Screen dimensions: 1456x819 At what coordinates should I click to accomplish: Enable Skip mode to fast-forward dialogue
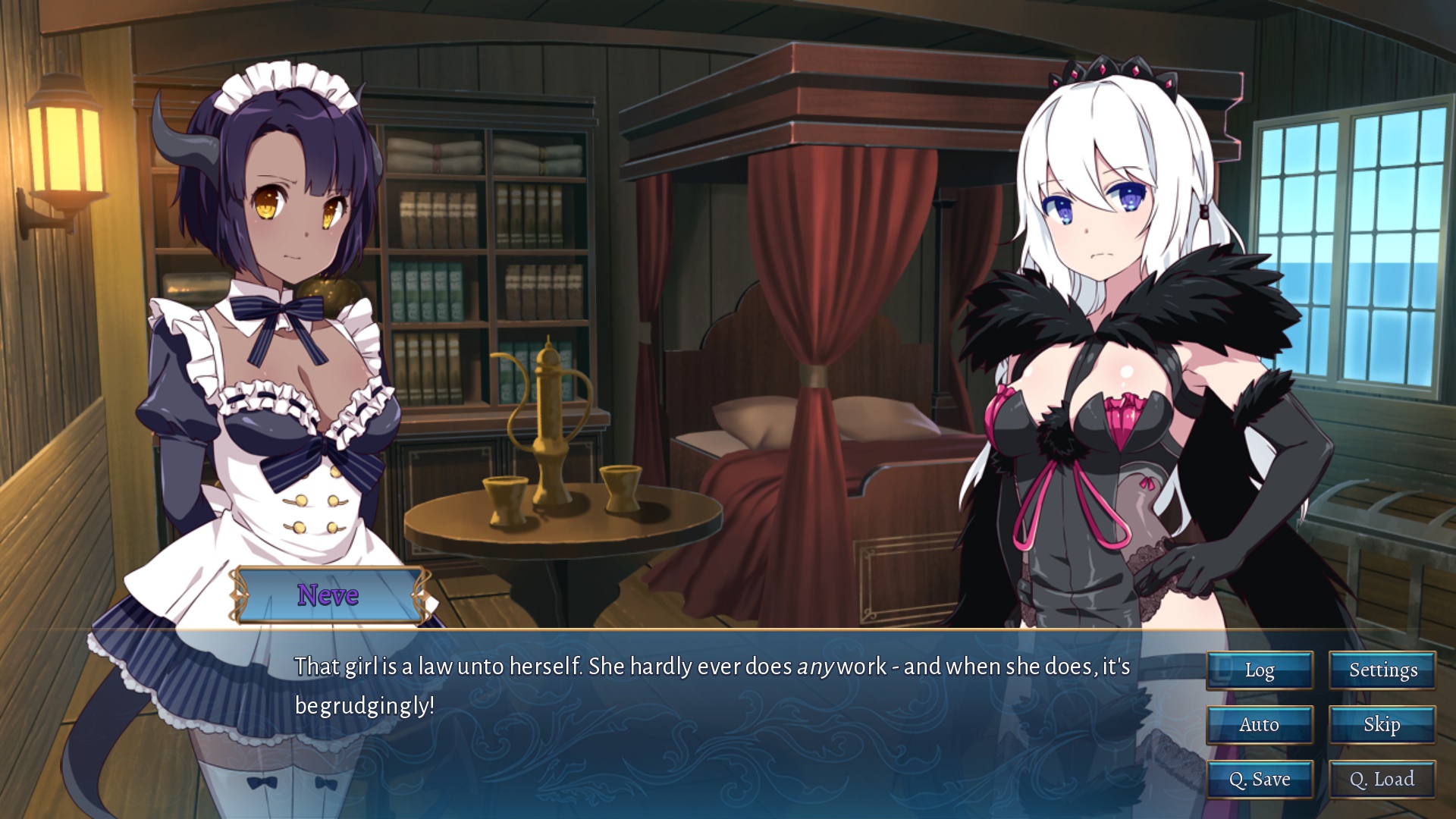point(1382,725)
